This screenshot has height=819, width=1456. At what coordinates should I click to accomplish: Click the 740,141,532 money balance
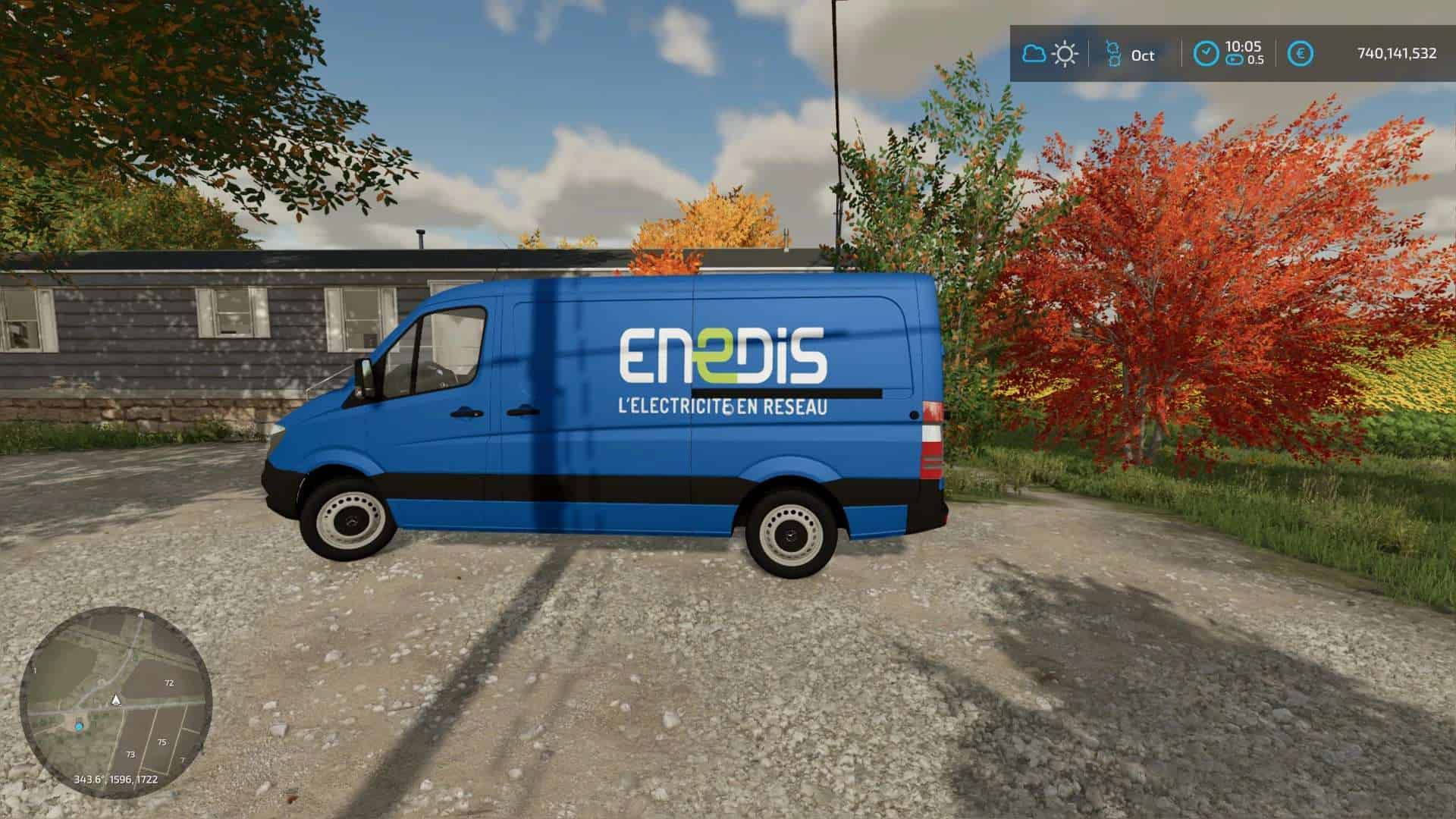coord(1394,54)
